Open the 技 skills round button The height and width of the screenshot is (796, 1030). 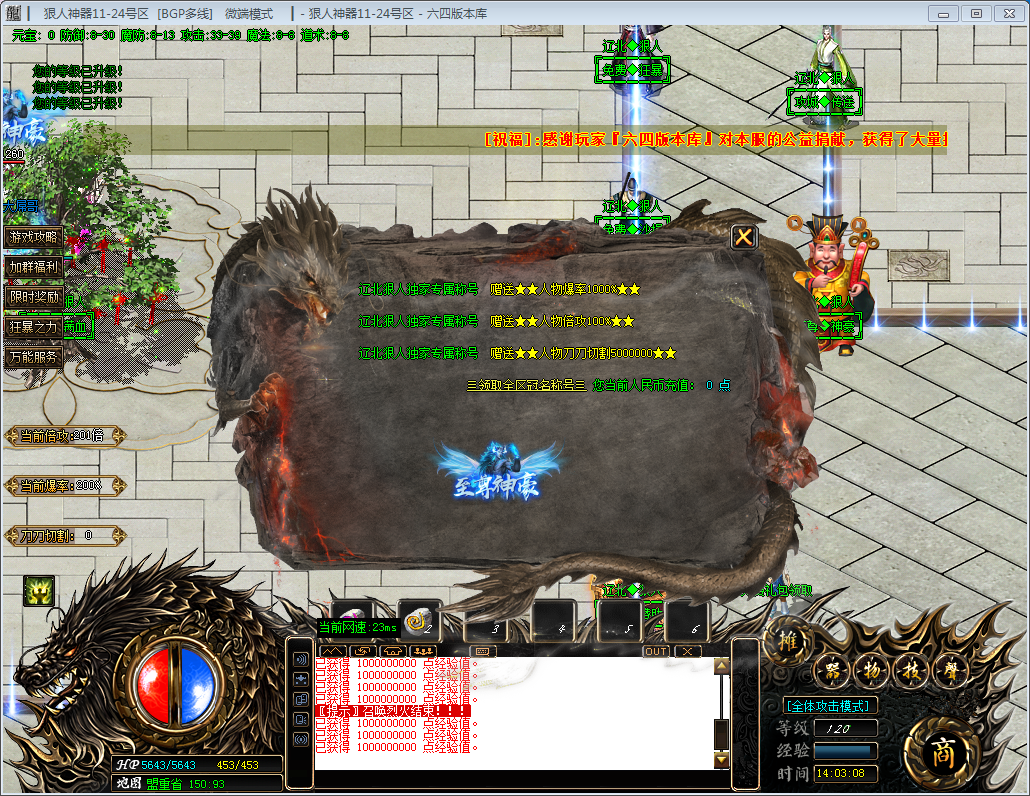coord(910,672)
